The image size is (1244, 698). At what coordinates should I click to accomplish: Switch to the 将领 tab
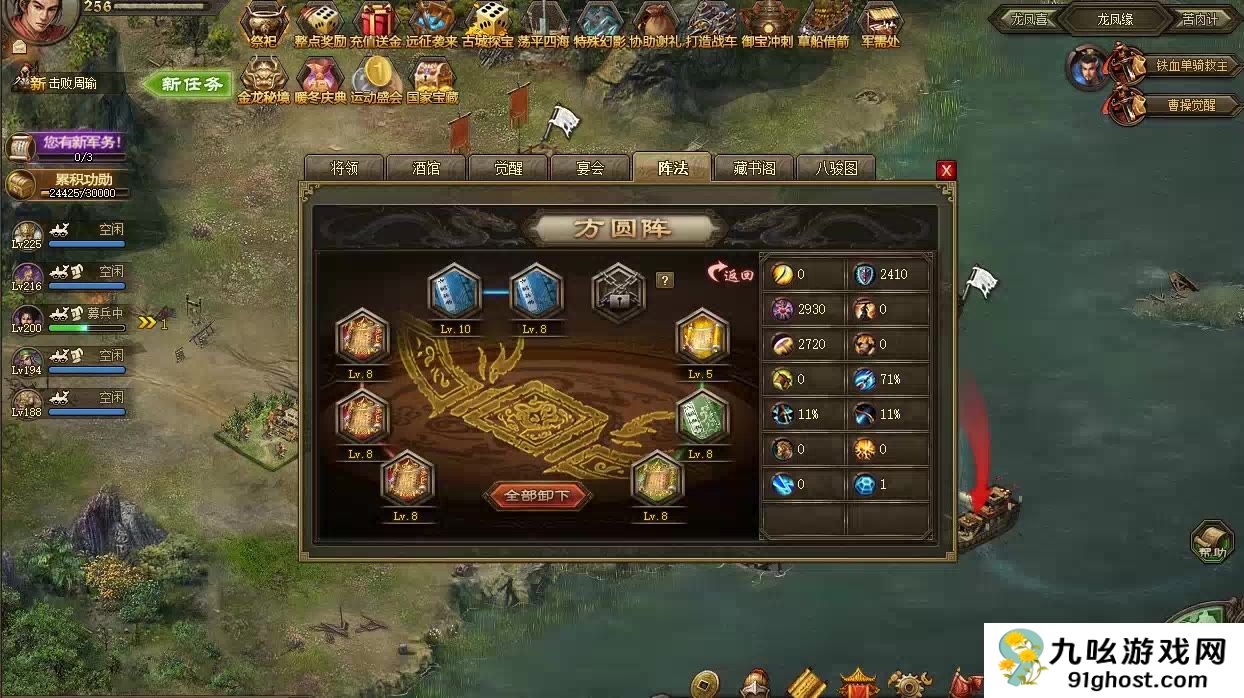tap(344, 168)
